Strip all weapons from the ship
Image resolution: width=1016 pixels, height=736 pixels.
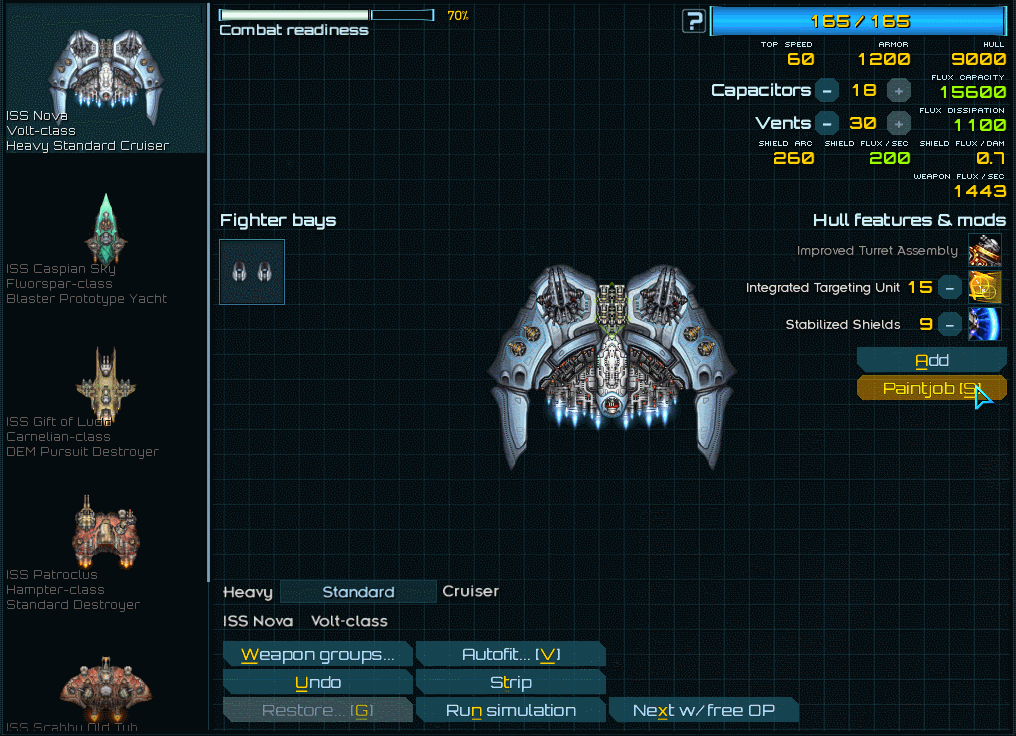coord(510,683)
